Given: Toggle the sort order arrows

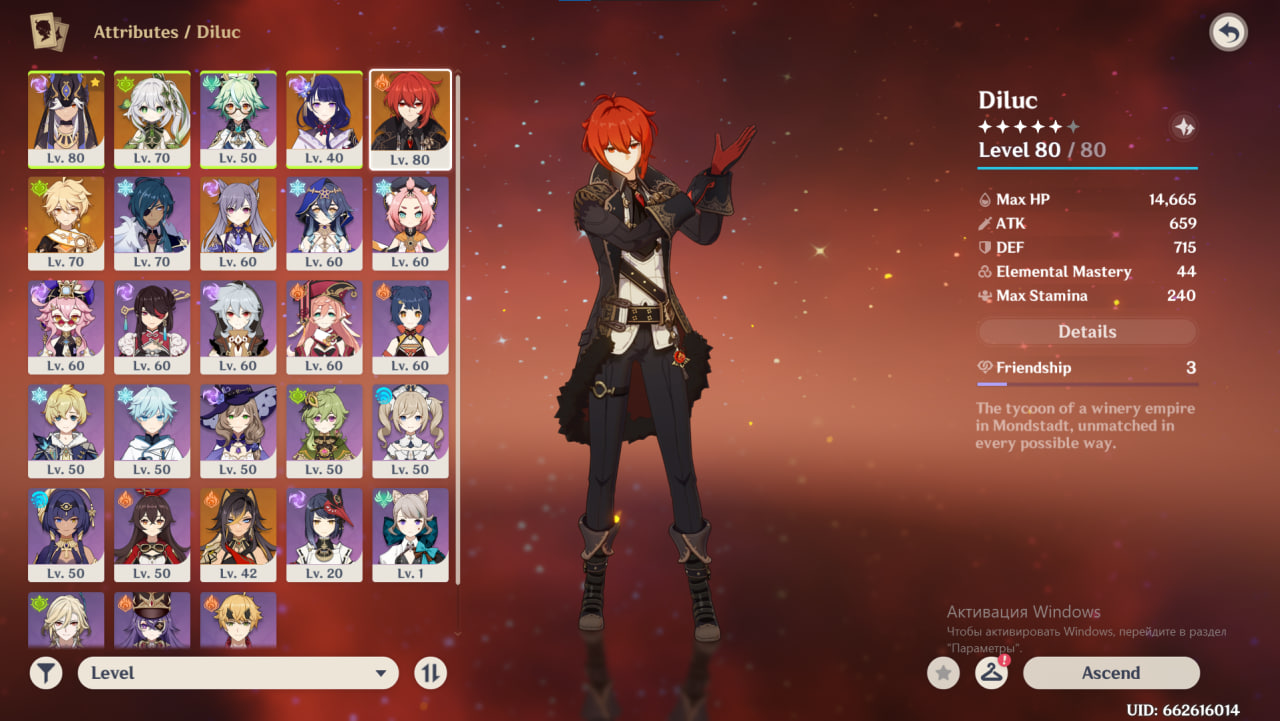Looking at the screenshot, I should click(x=430, y=673).
